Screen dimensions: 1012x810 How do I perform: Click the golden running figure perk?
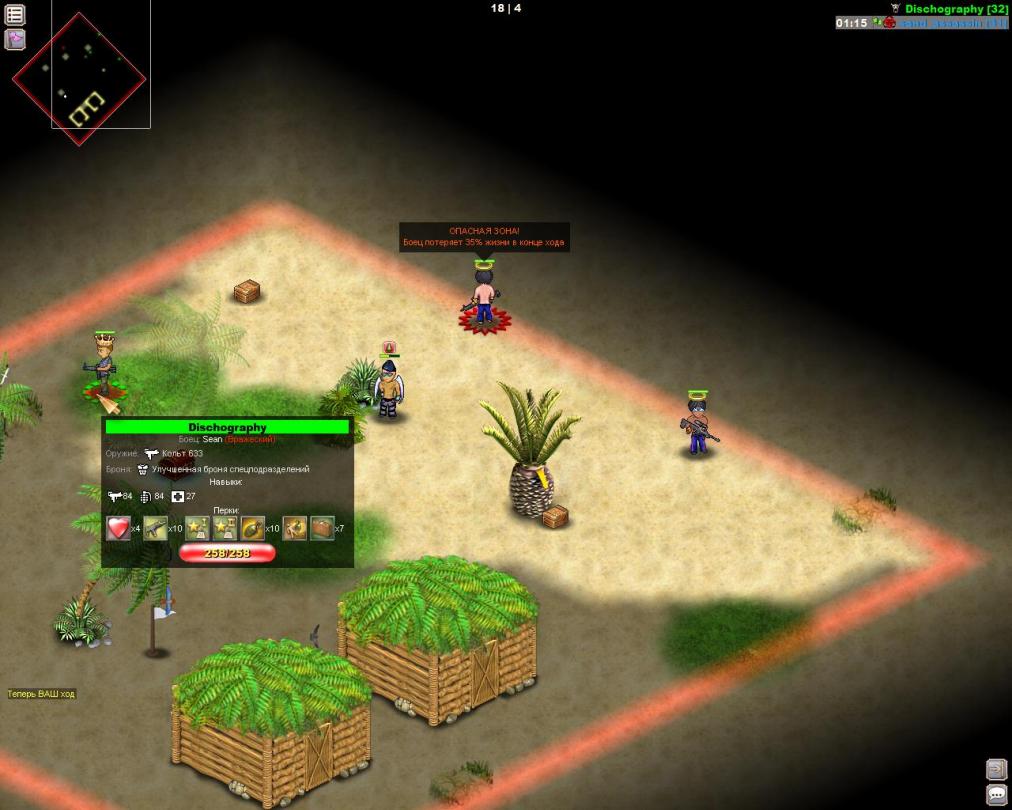point(294,527)
